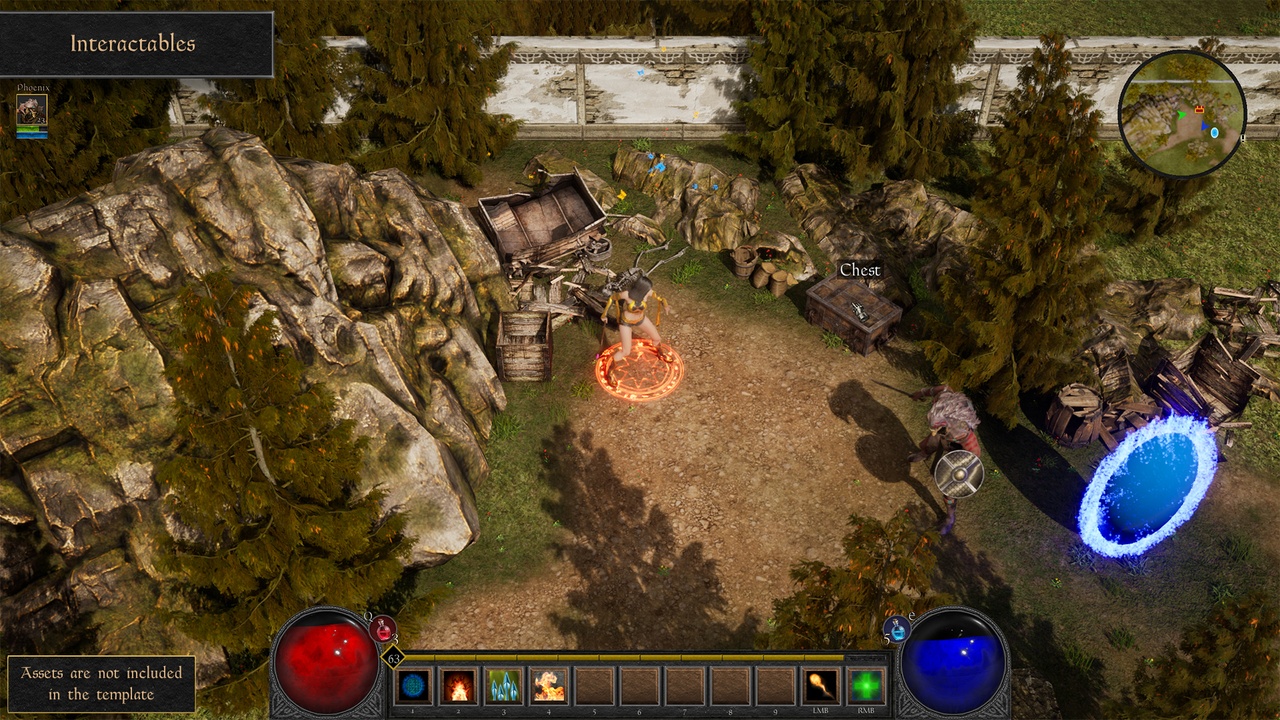Screen dimensions: 1280x720
Task: Click the LMB attack skill icon
Action: (820, 685)
